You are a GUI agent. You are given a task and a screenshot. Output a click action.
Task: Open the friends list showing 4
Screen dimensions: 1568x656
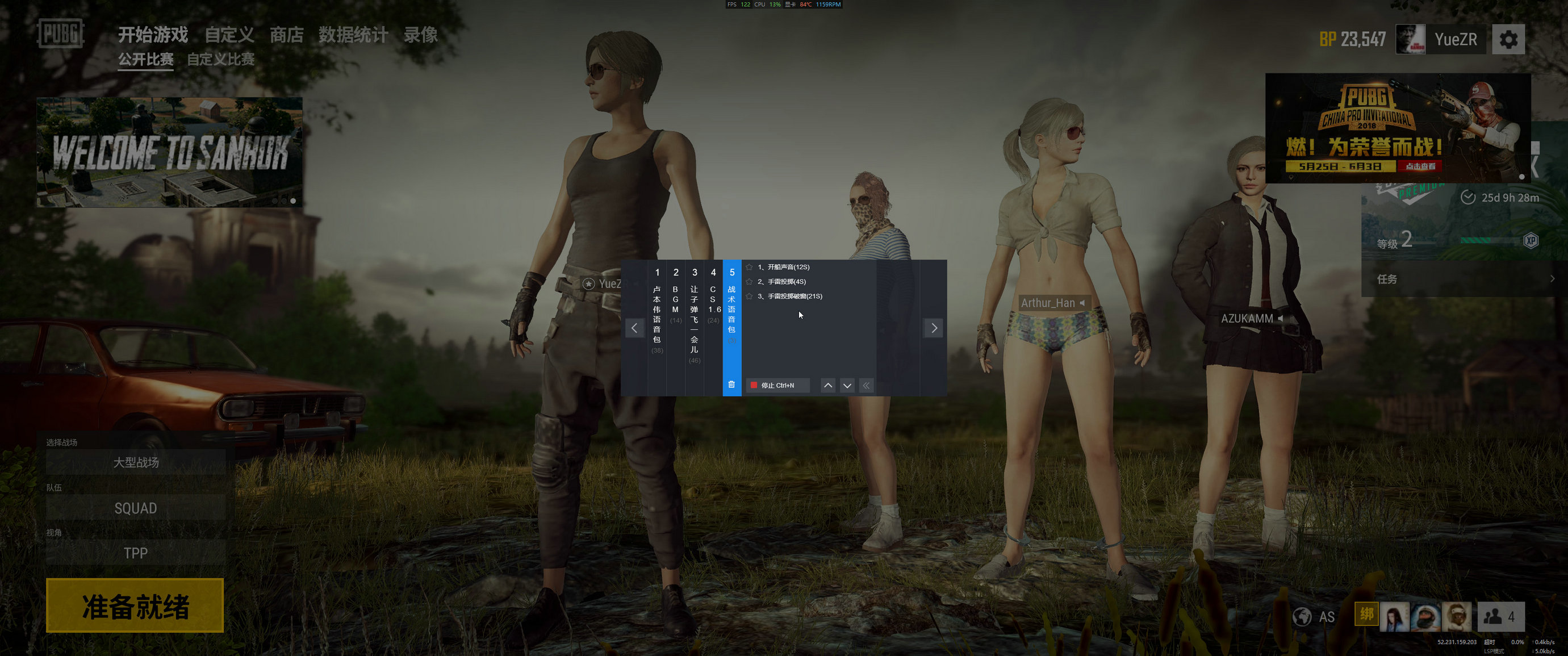point(1500,617)
